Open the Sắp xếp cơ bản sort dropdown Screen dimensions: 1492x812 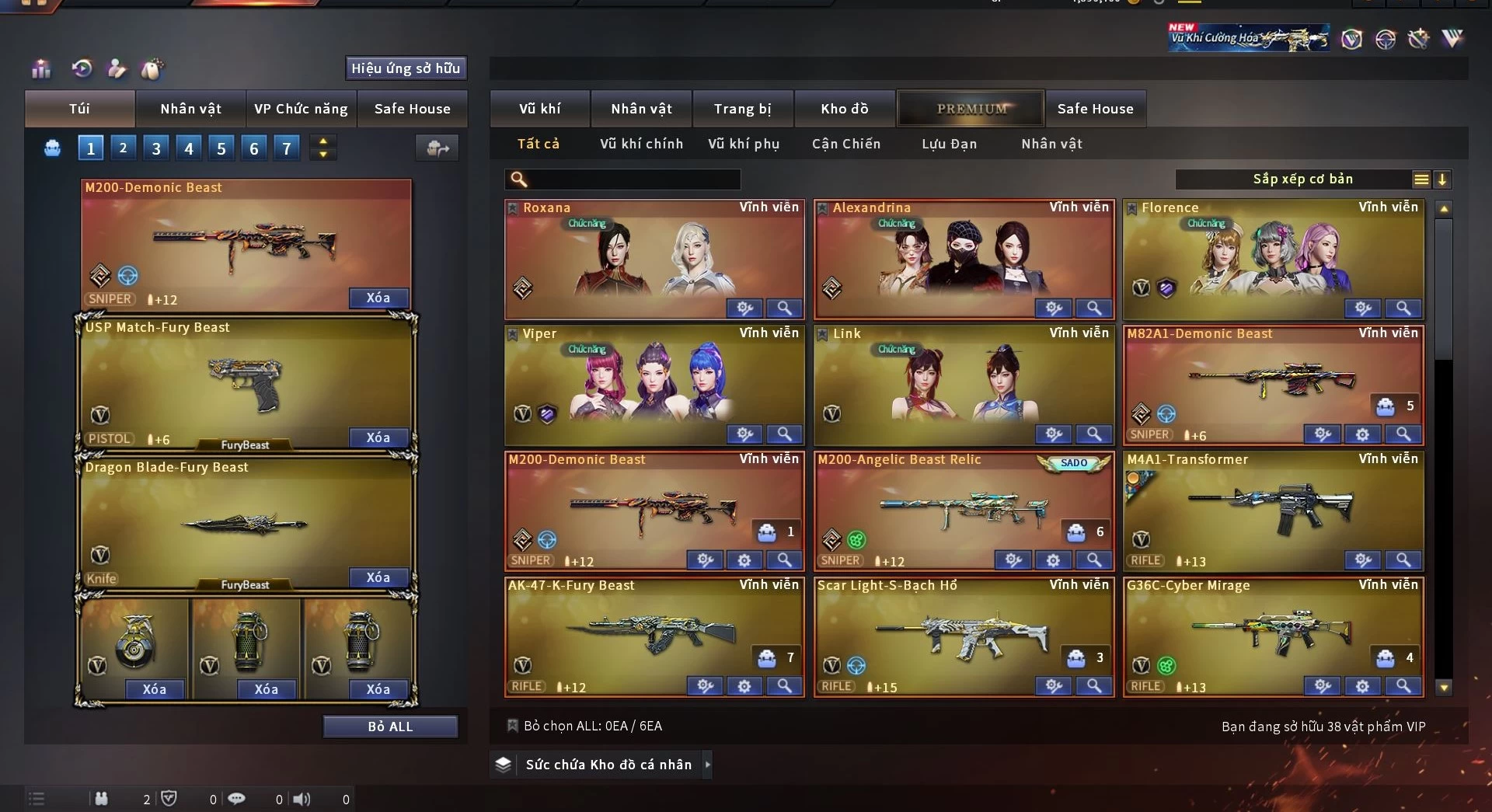tap(1302, 179)
